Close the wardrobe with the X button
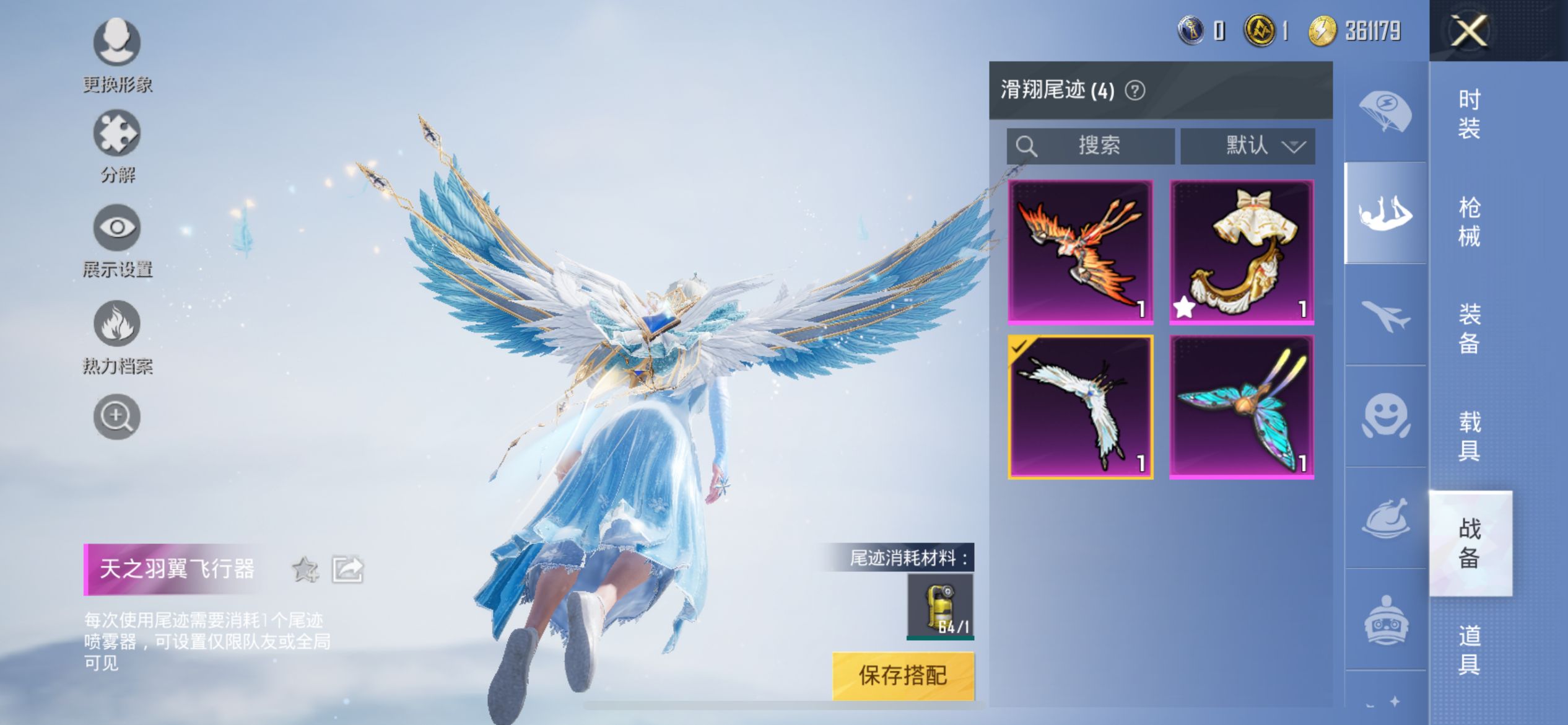 (1469, 31)
